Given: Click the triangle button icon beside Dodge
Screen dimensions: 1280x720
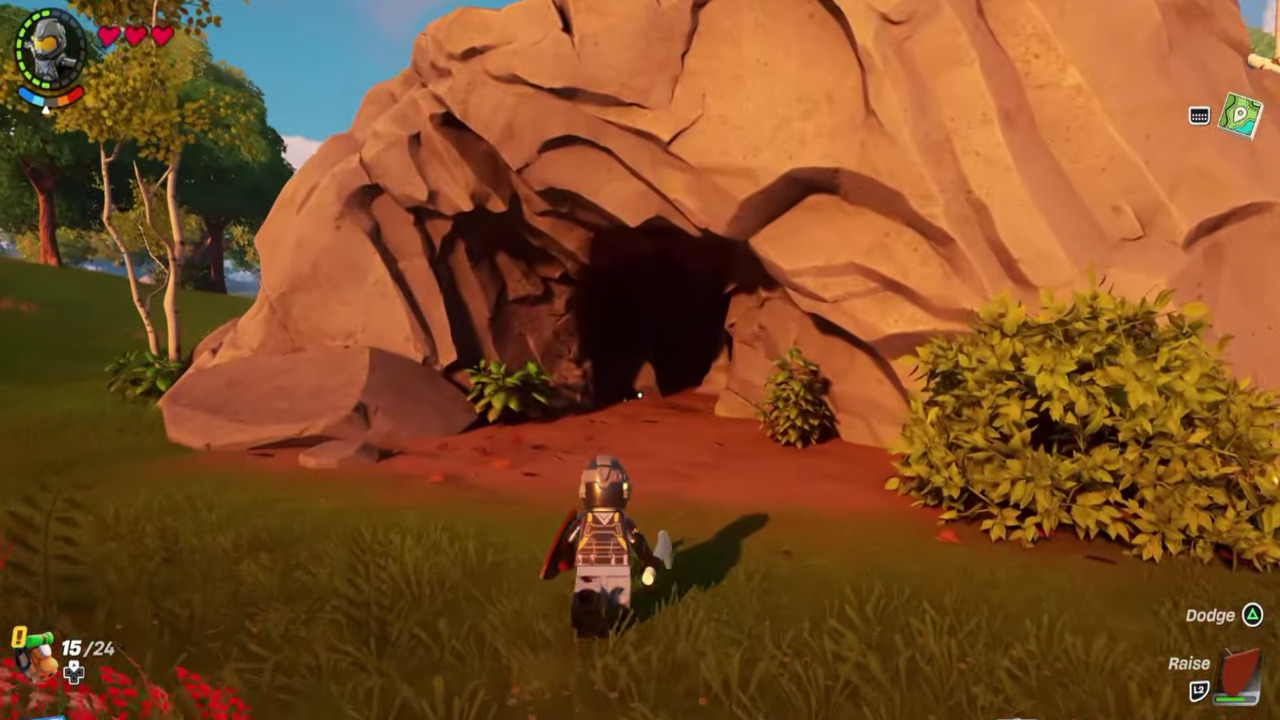Looking at the screenshot, I should pos(1252,615).
